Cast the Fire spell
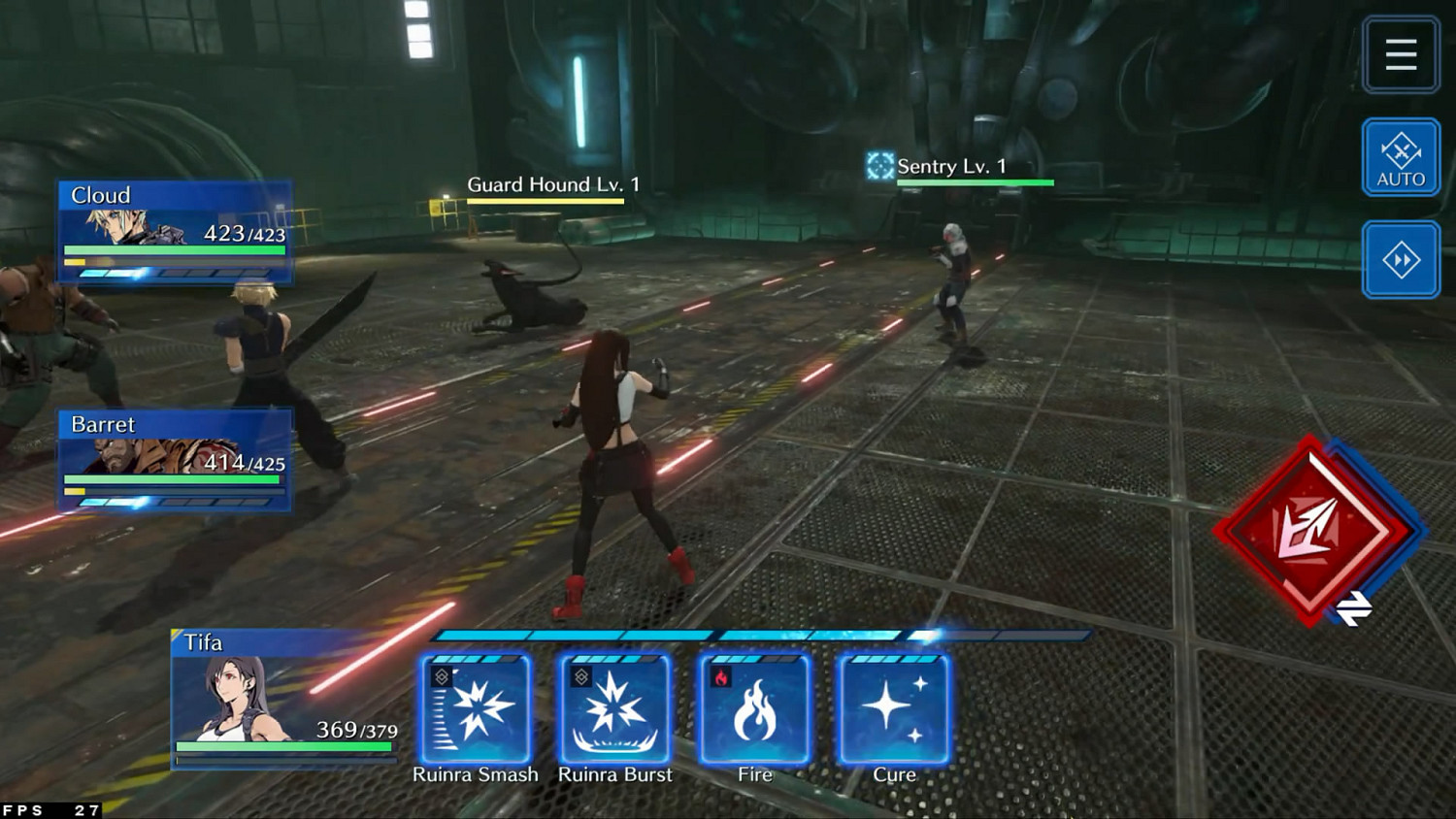This screenshot has height=819, width=1456. (x=755, y=709)
